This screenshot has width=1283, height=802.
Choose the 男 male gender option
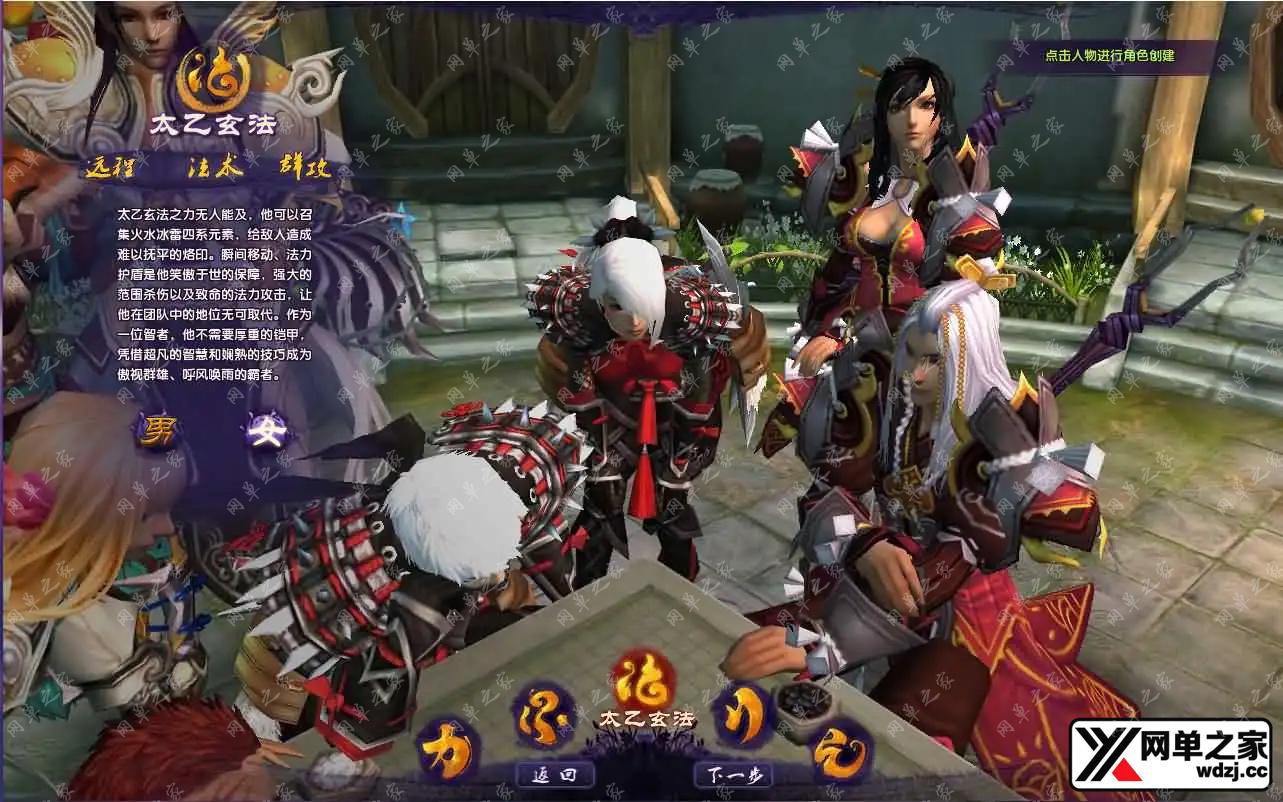point(159,432)
